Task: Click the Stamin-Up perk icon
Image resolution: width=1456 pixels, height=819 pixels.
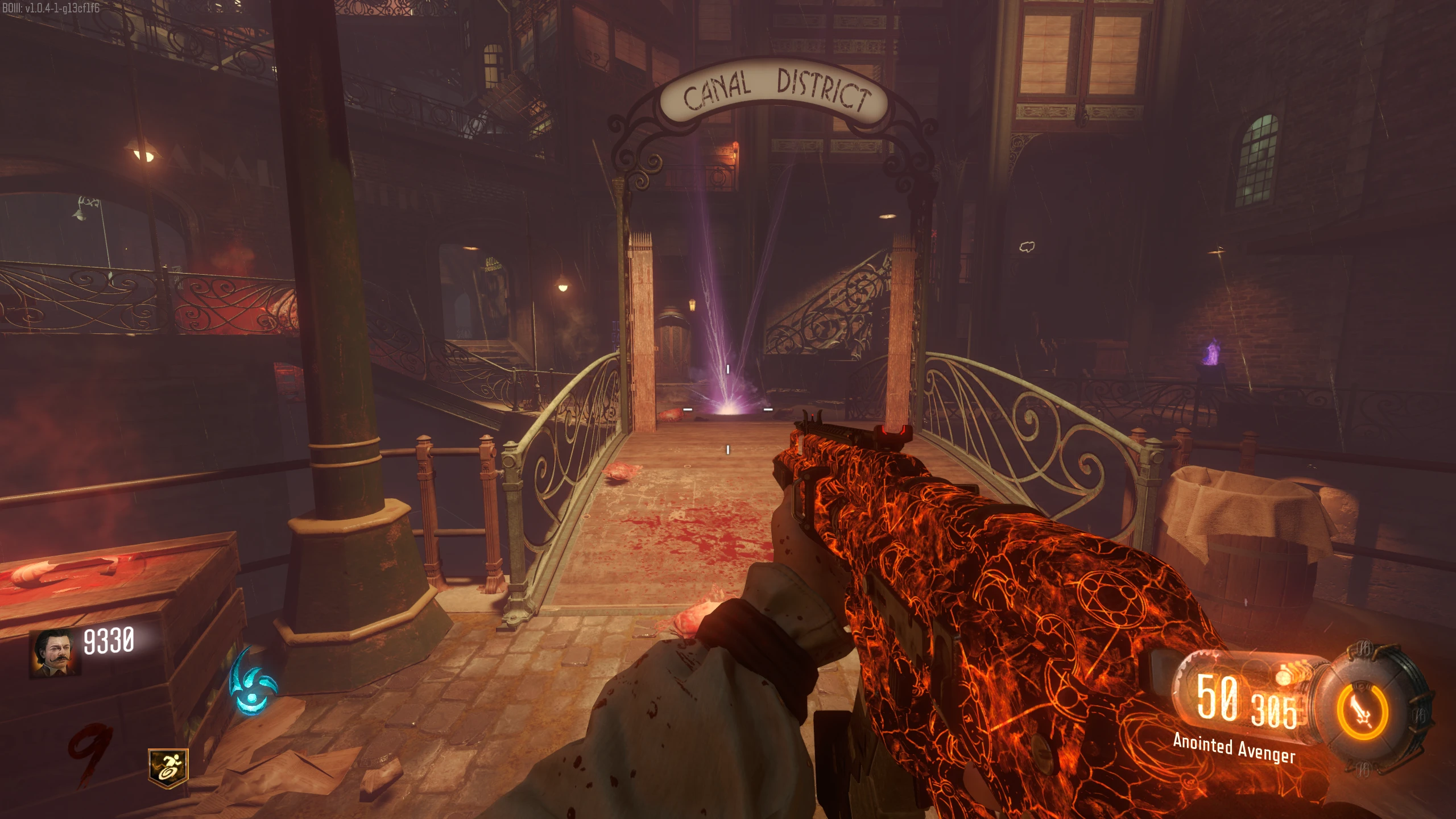Action: coord(168,768)
